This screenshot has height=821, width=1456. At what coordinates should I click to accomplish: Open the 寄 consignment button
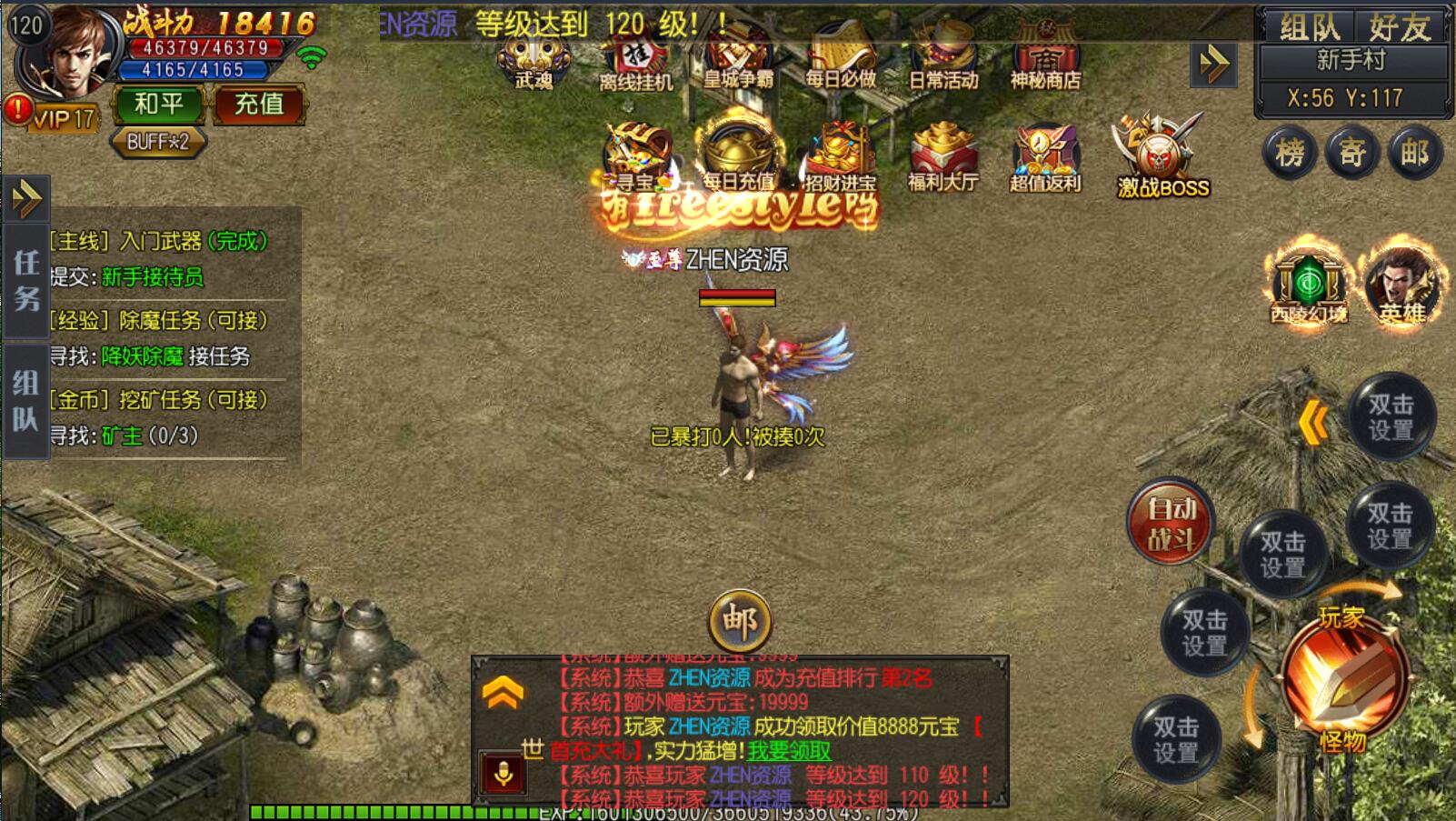(x=1351, y=153)
